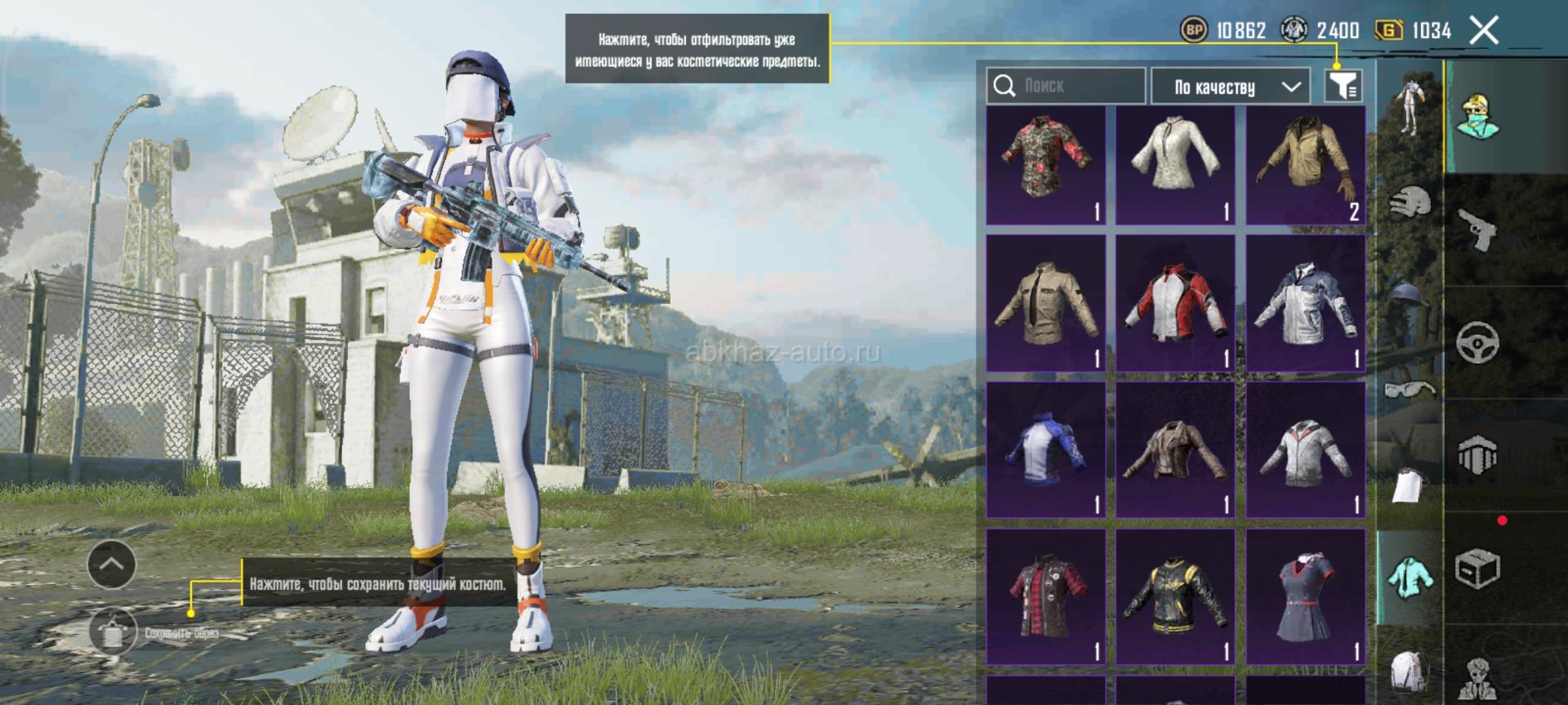
Task: Show the sunglasses eyewear category
Action: [x=1410, y=390]
